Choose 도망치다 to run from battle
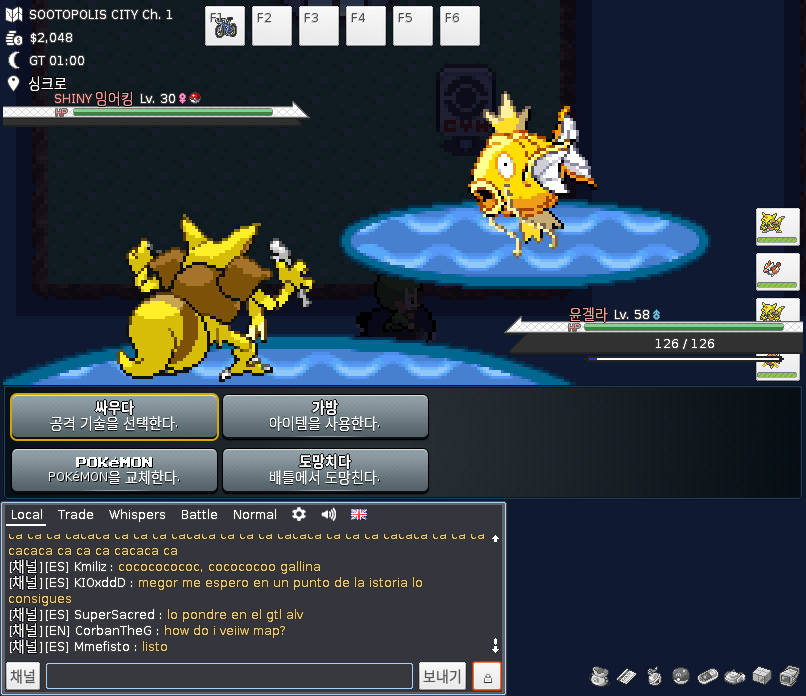806x696 pixels. click(x=325, y=470)
